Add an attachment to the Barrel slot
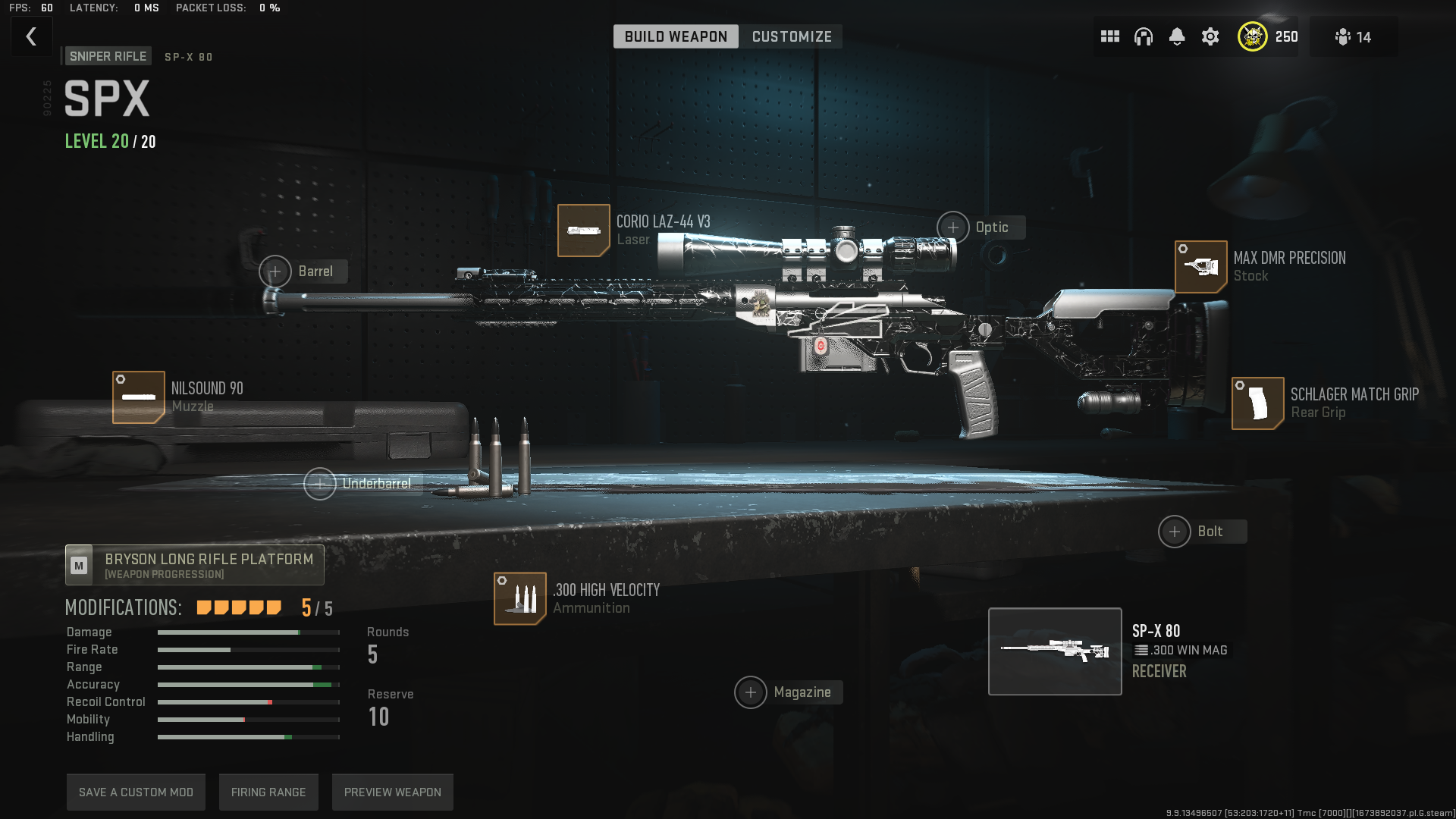 tap(275, 271)
